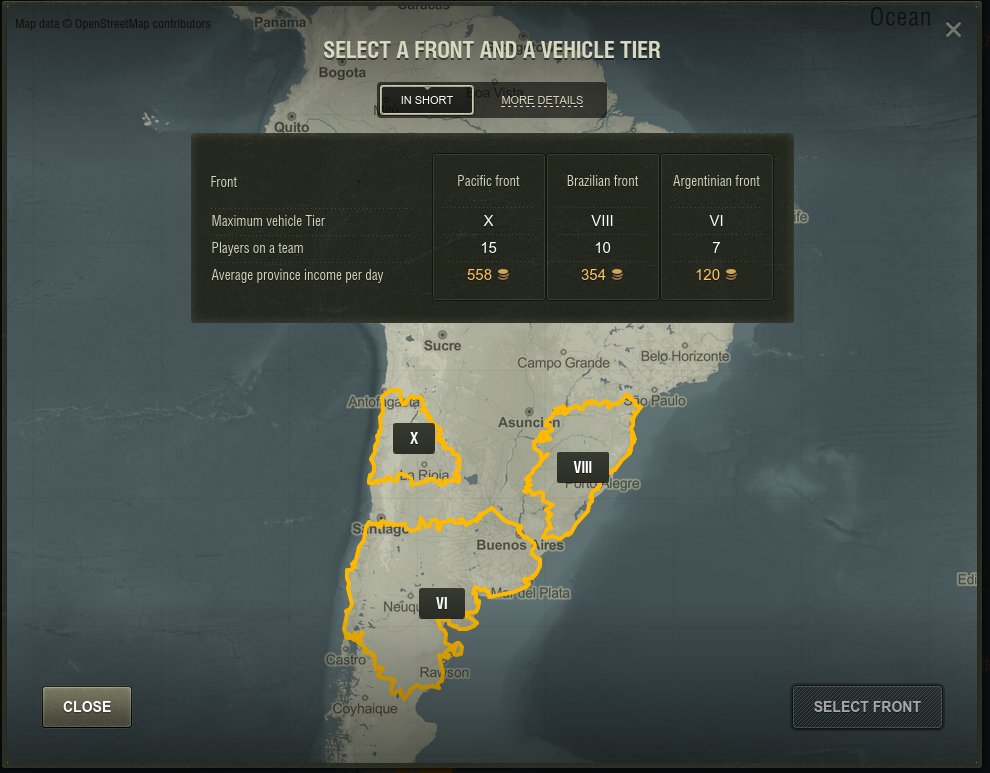Choose the tier VI map marker
Viewport: 990px width, 773px height.
(442, 603)
